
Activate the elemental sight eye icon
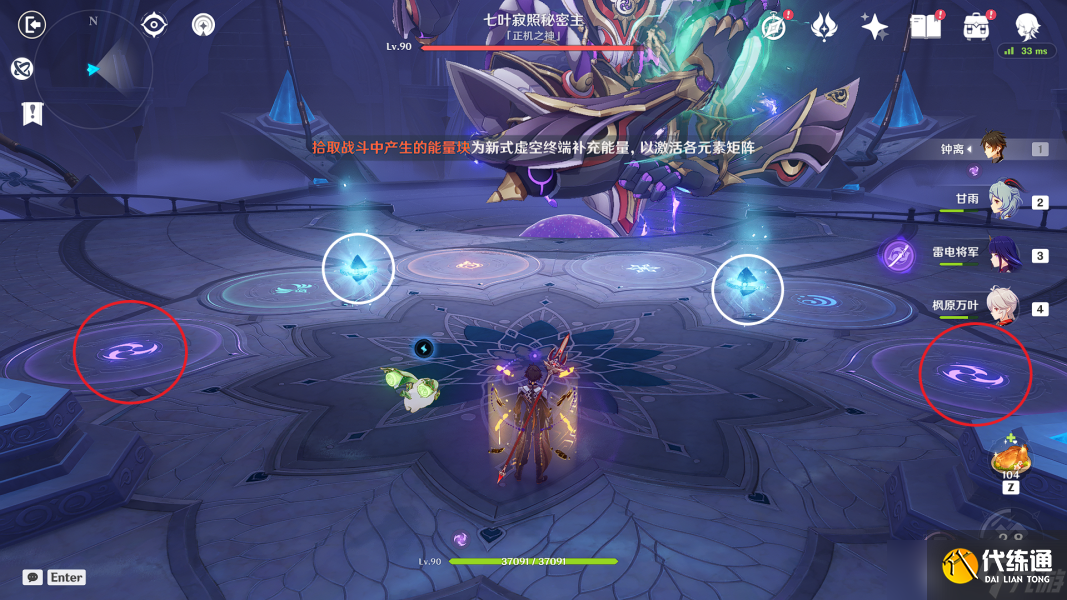[154, 24]
